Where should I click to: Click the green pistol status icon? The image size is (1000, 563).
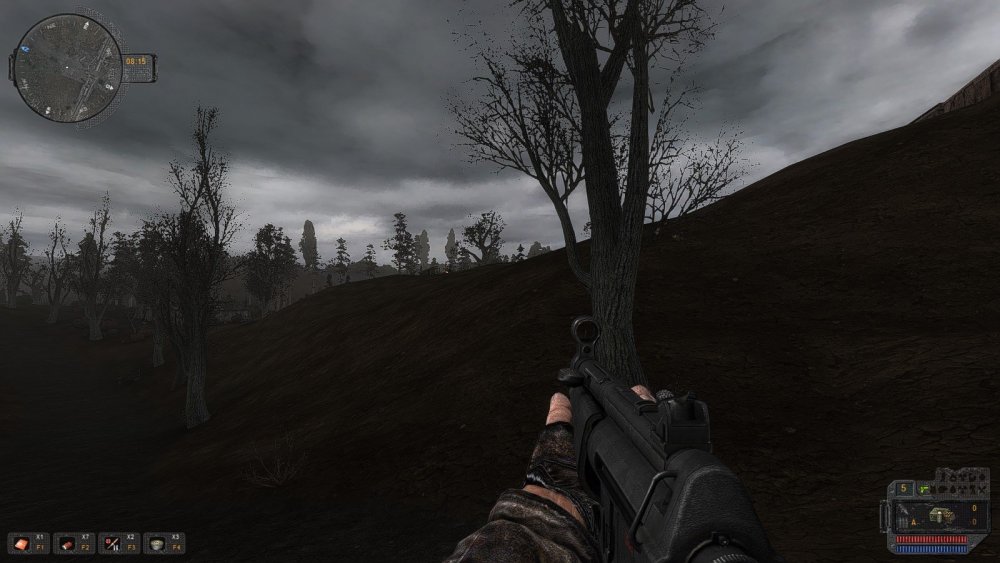tap(925, 488)
